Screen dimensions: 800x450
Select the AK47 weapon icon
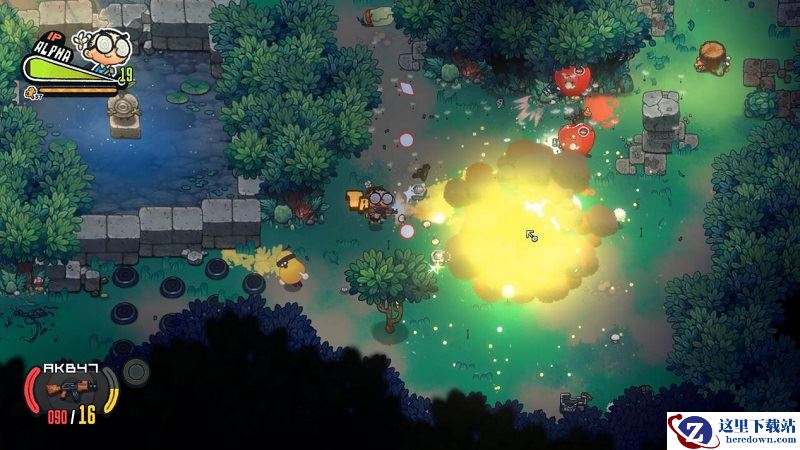(68, 385)
